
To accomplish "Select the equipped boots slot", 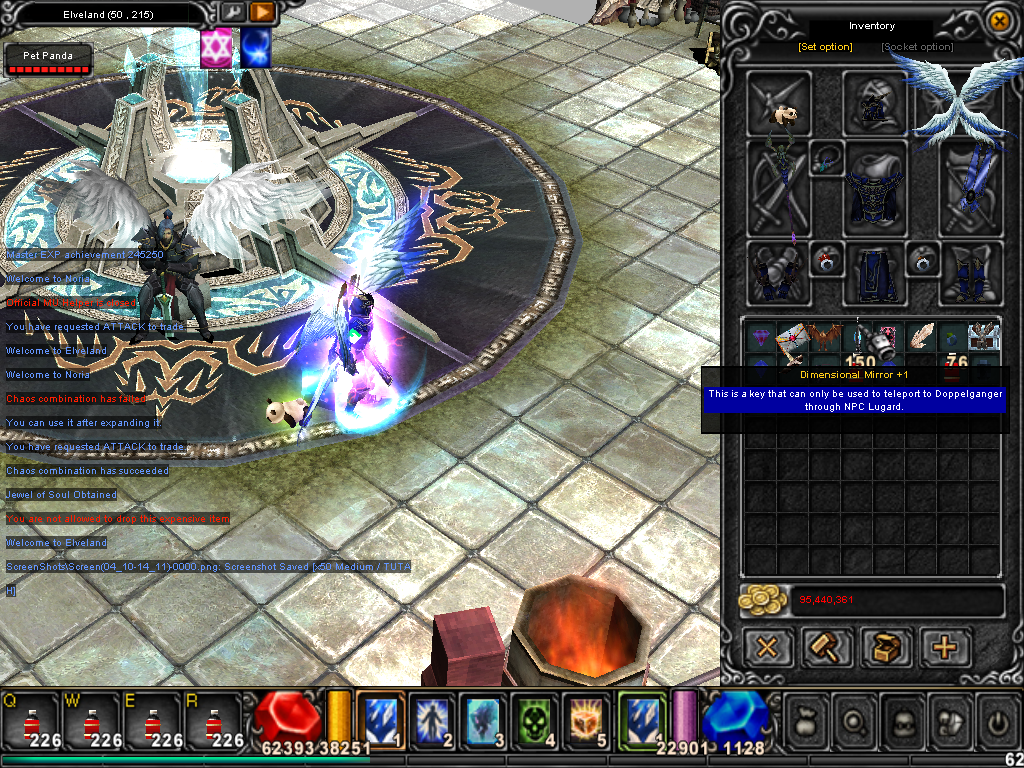I will point(970,272).
